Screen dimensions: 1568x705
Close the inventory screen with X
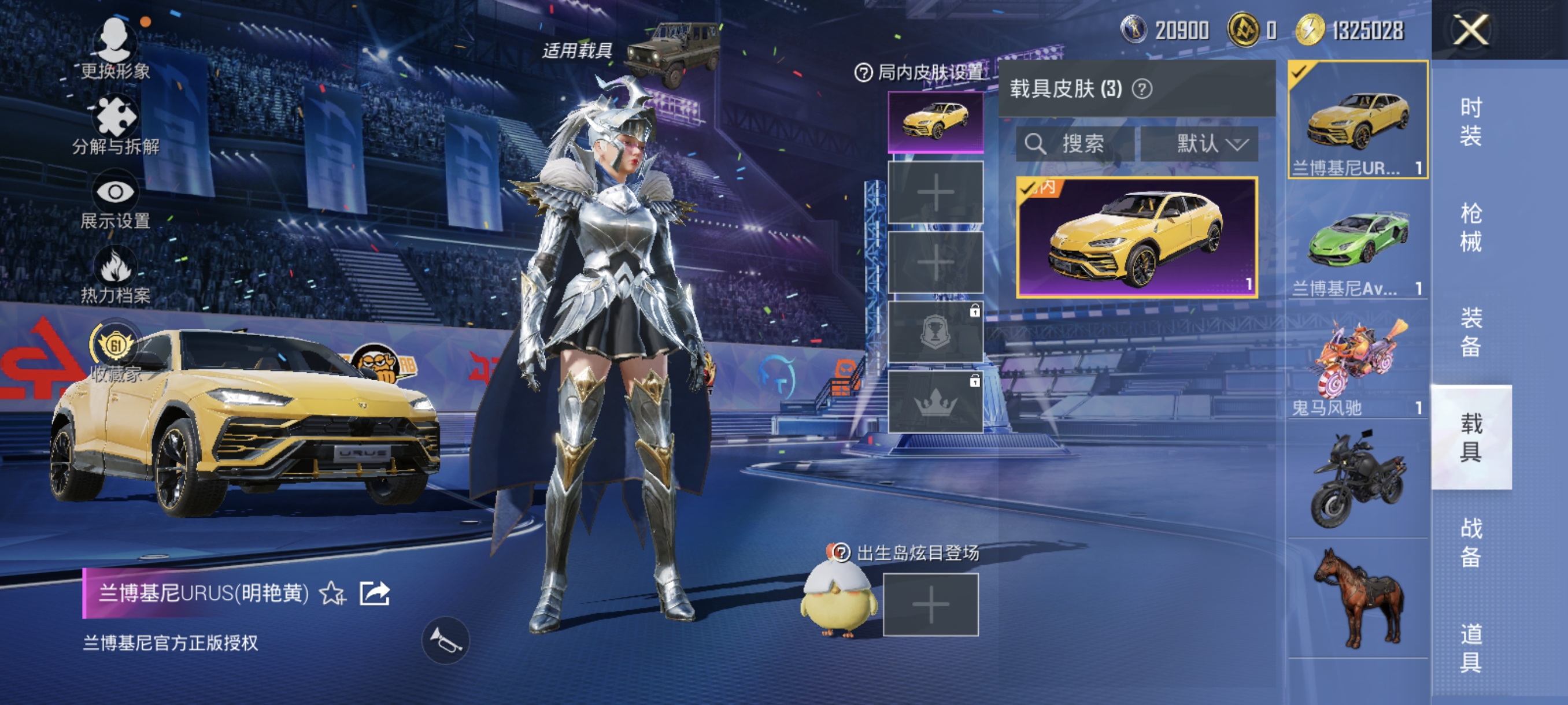(x=1471, y=29)
